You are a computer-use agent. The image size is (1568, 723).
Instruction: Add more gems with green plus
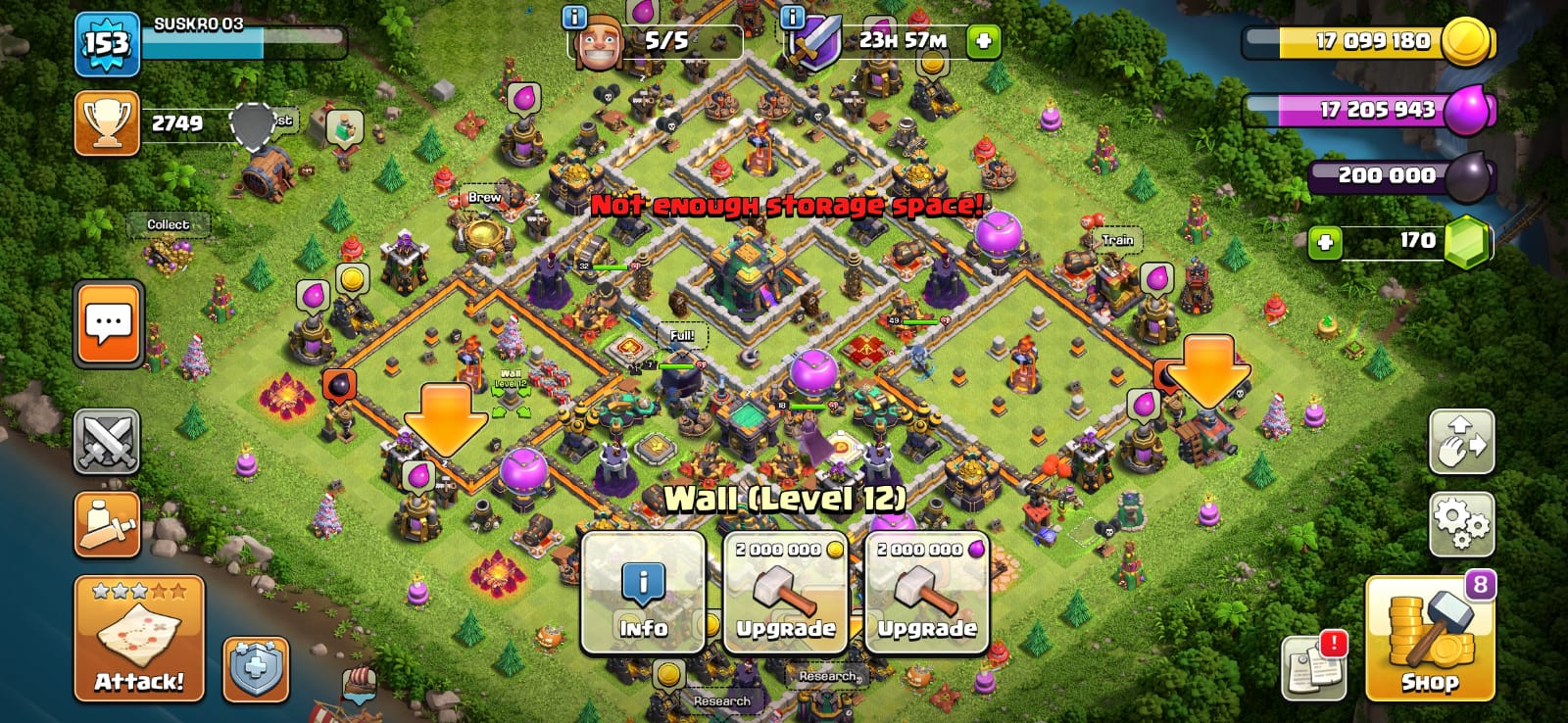point(1325,241)
